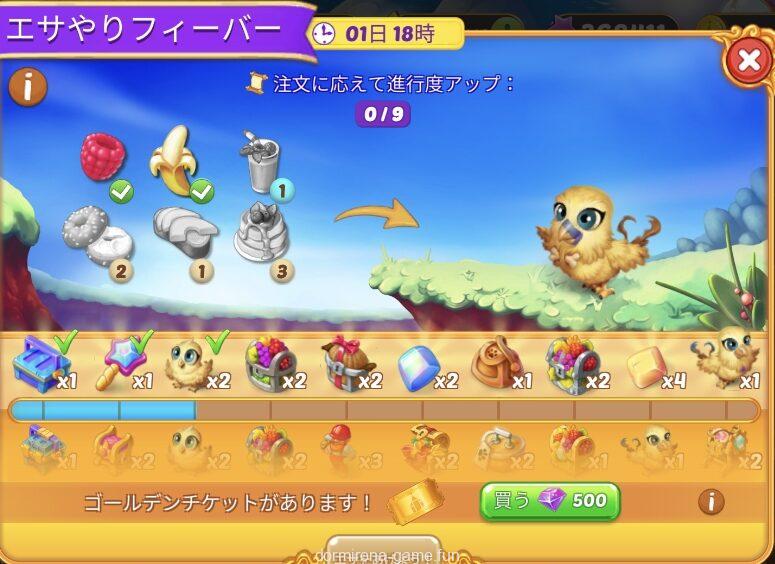775x564 pixels.
Task: Open the event info at top left
Action: click(x=28, y=87)
